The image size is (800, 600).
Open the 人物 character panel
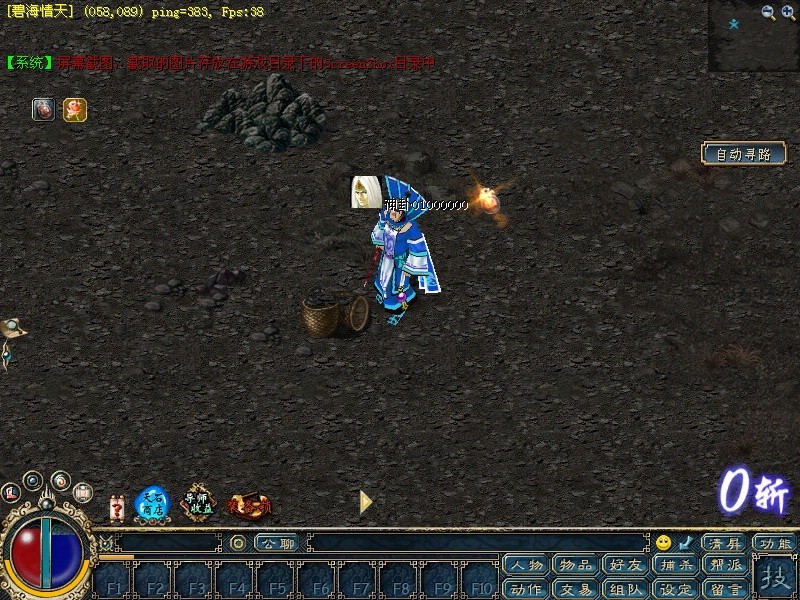click(525, 566)
